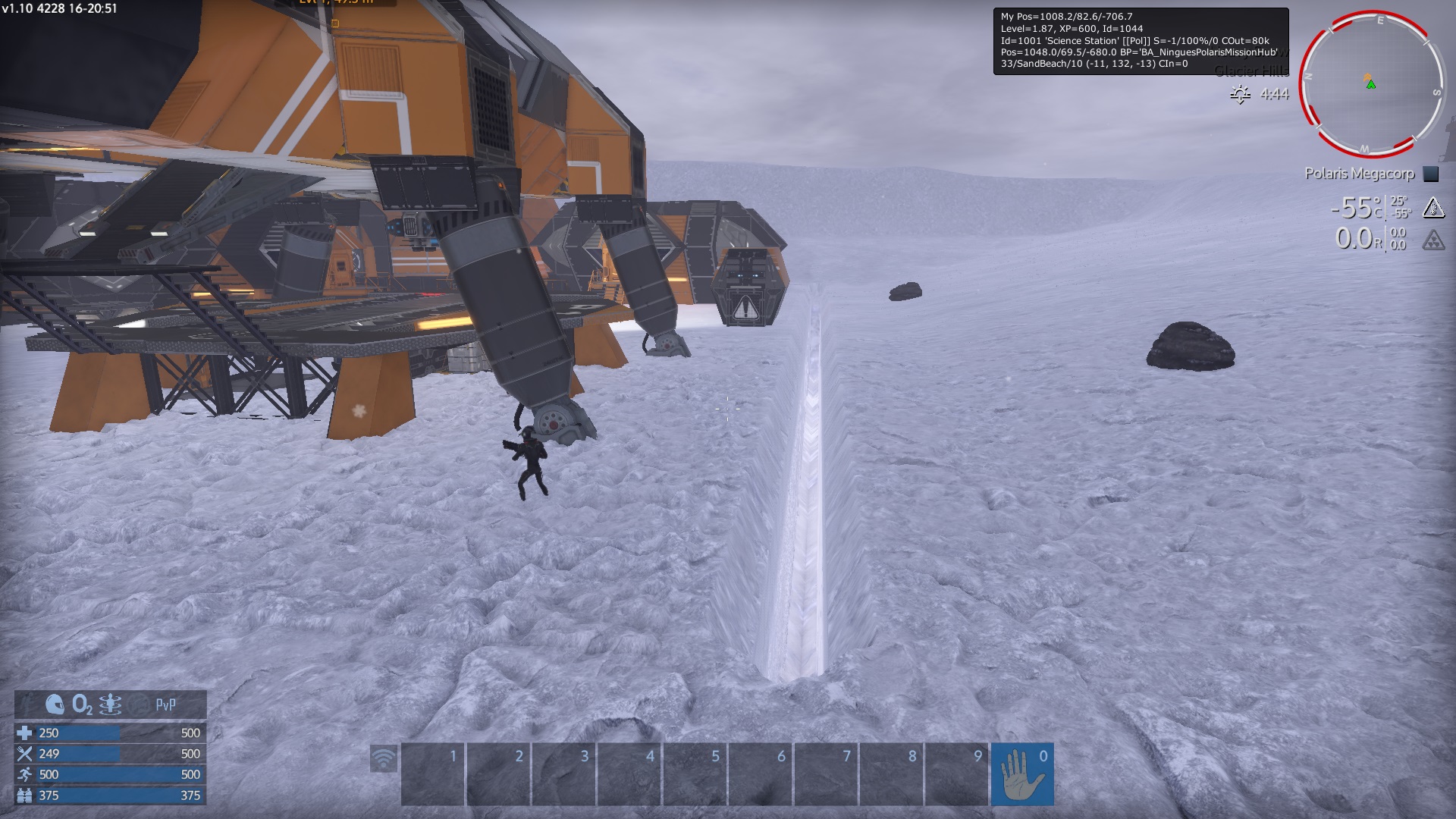Click the O2 oxygen status icon
Image resolution: width=1456 pixels, height=819 pixels.
(x=82, y=704)
